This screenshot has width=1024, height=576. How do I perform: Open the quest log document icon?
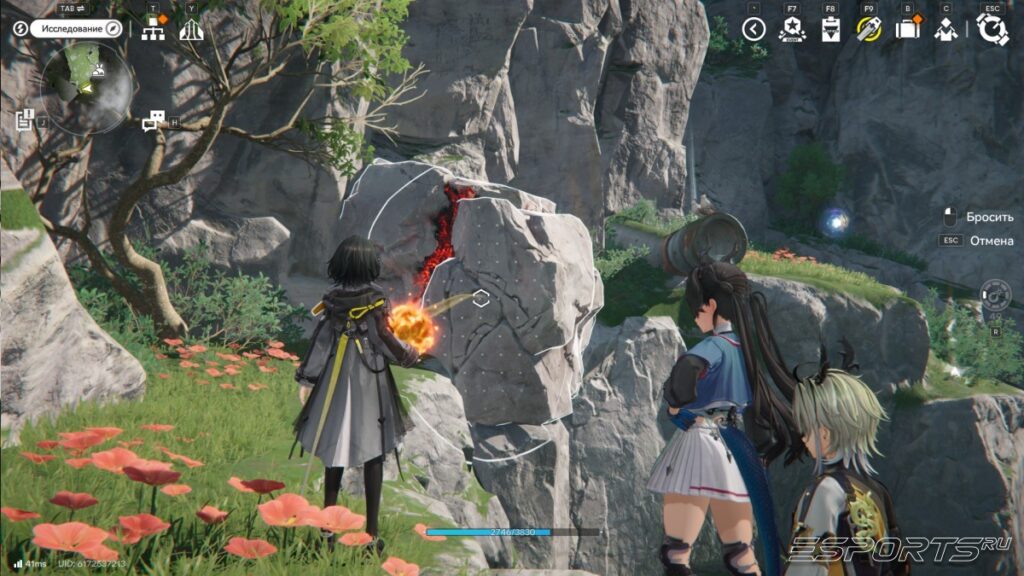25,120
